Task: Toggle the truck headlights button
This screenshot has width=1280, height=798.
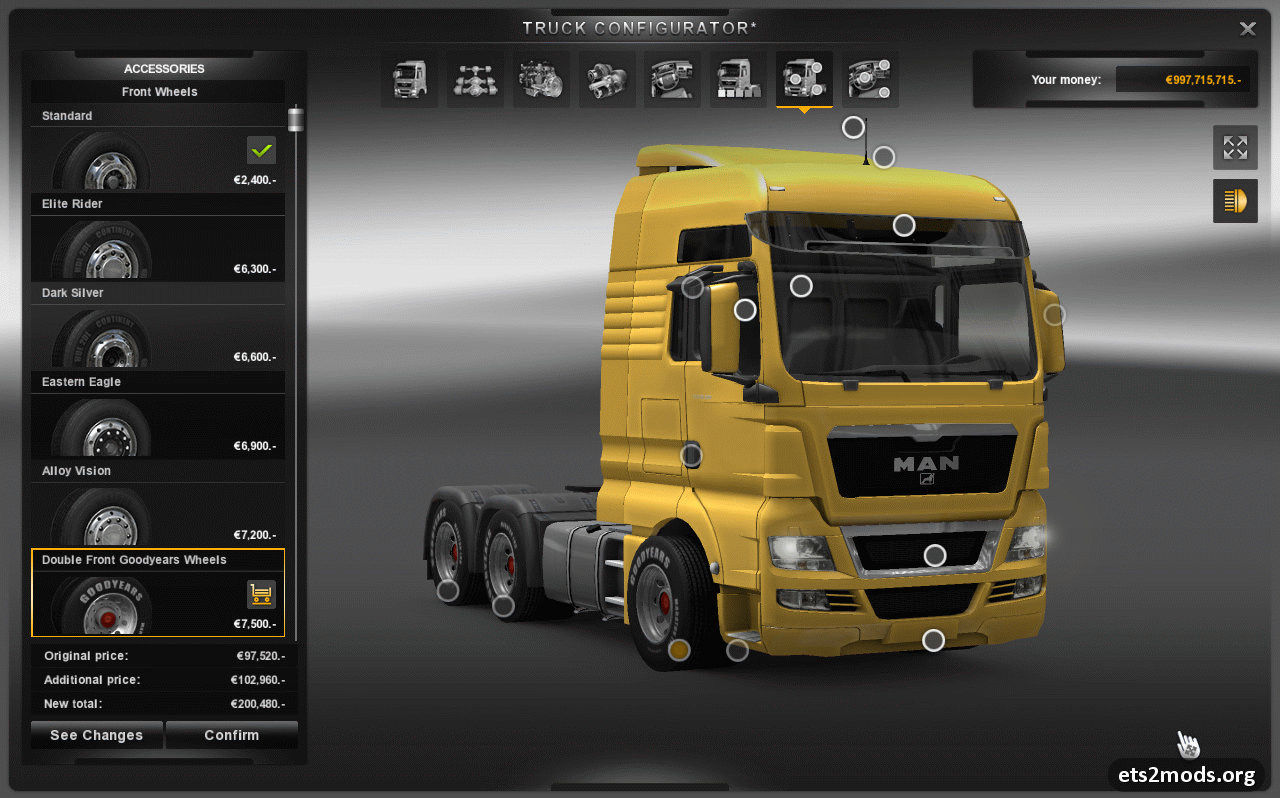Action: coord(1235,201)
